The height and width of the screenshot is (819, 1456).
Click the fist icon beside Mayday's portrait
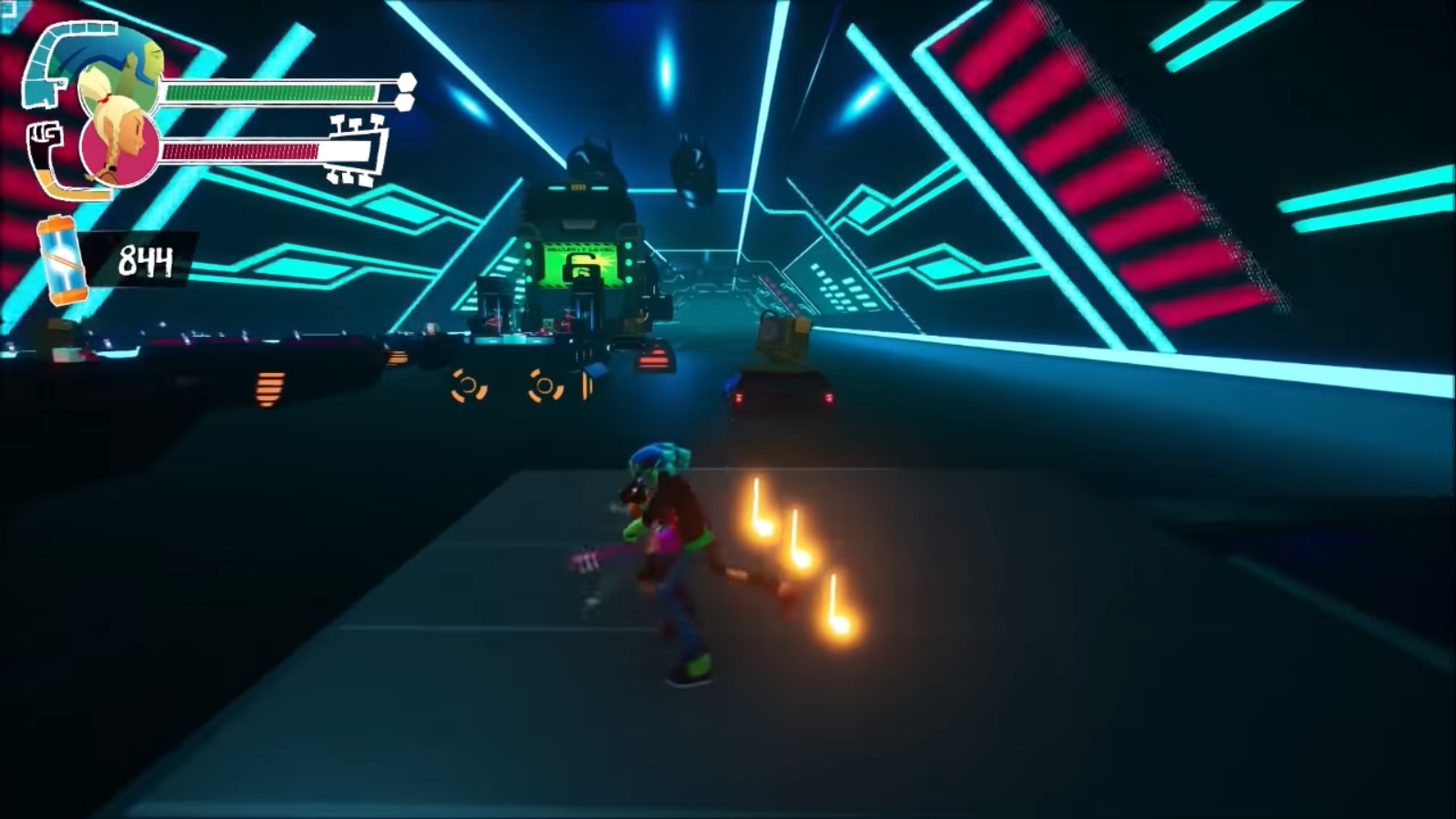[x=44, y=141]
